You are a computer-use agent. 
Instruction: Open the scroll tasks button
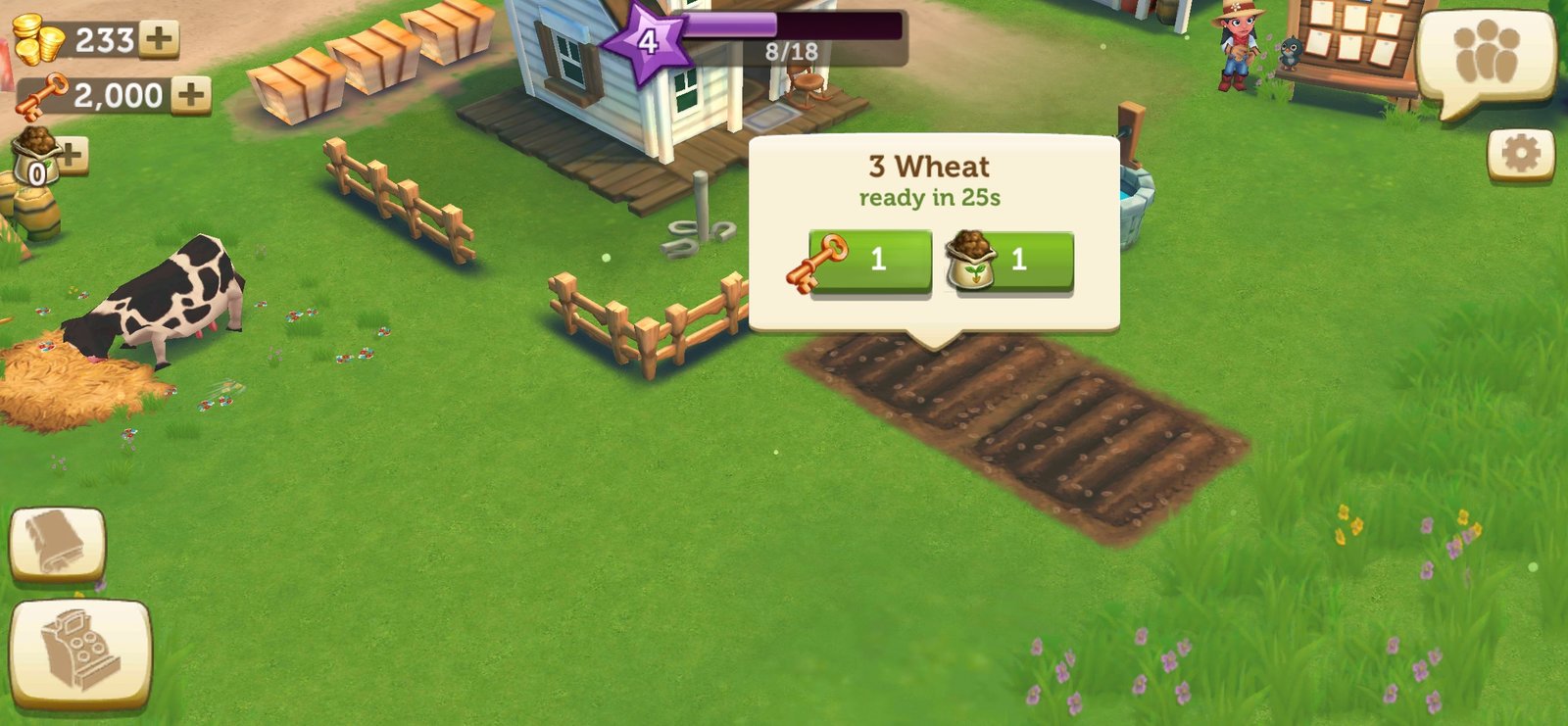pos(57,544)
